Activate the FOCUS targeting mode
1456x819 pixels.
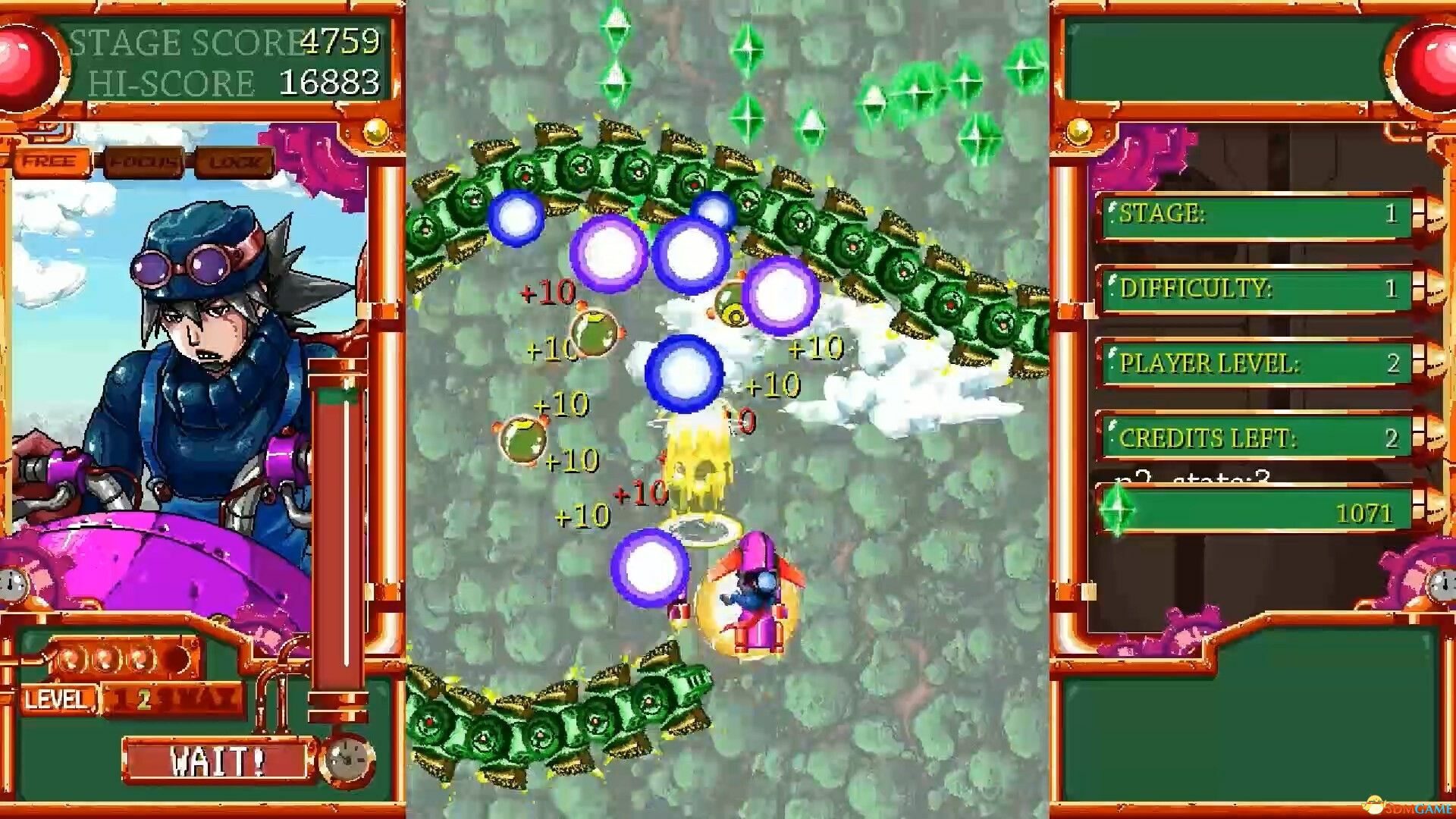pos(146,159)
